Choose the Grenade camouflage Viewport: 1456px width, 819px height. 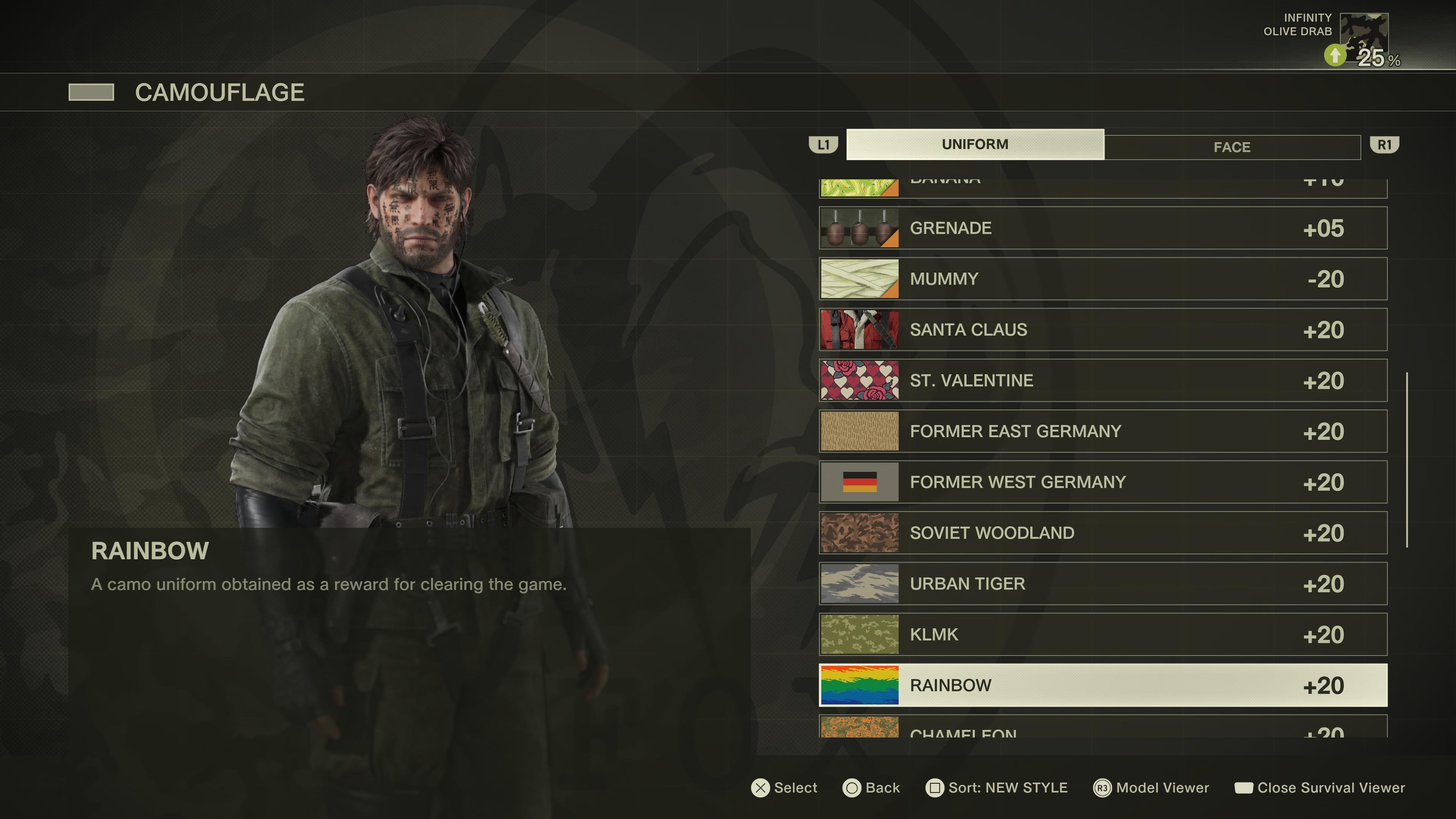pos(1102,228)
